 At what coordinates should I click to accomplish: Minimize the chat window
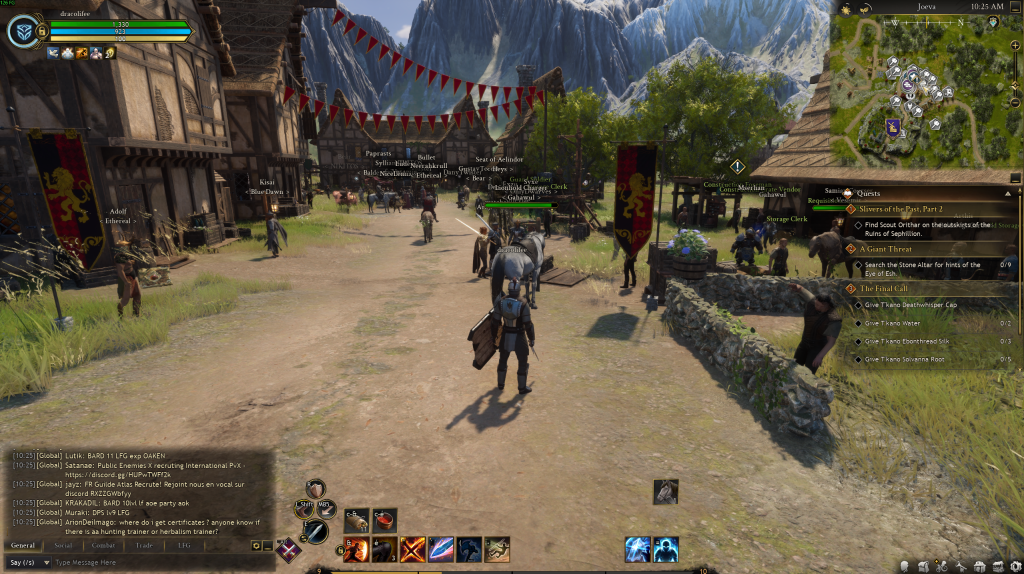coord(267,546)
